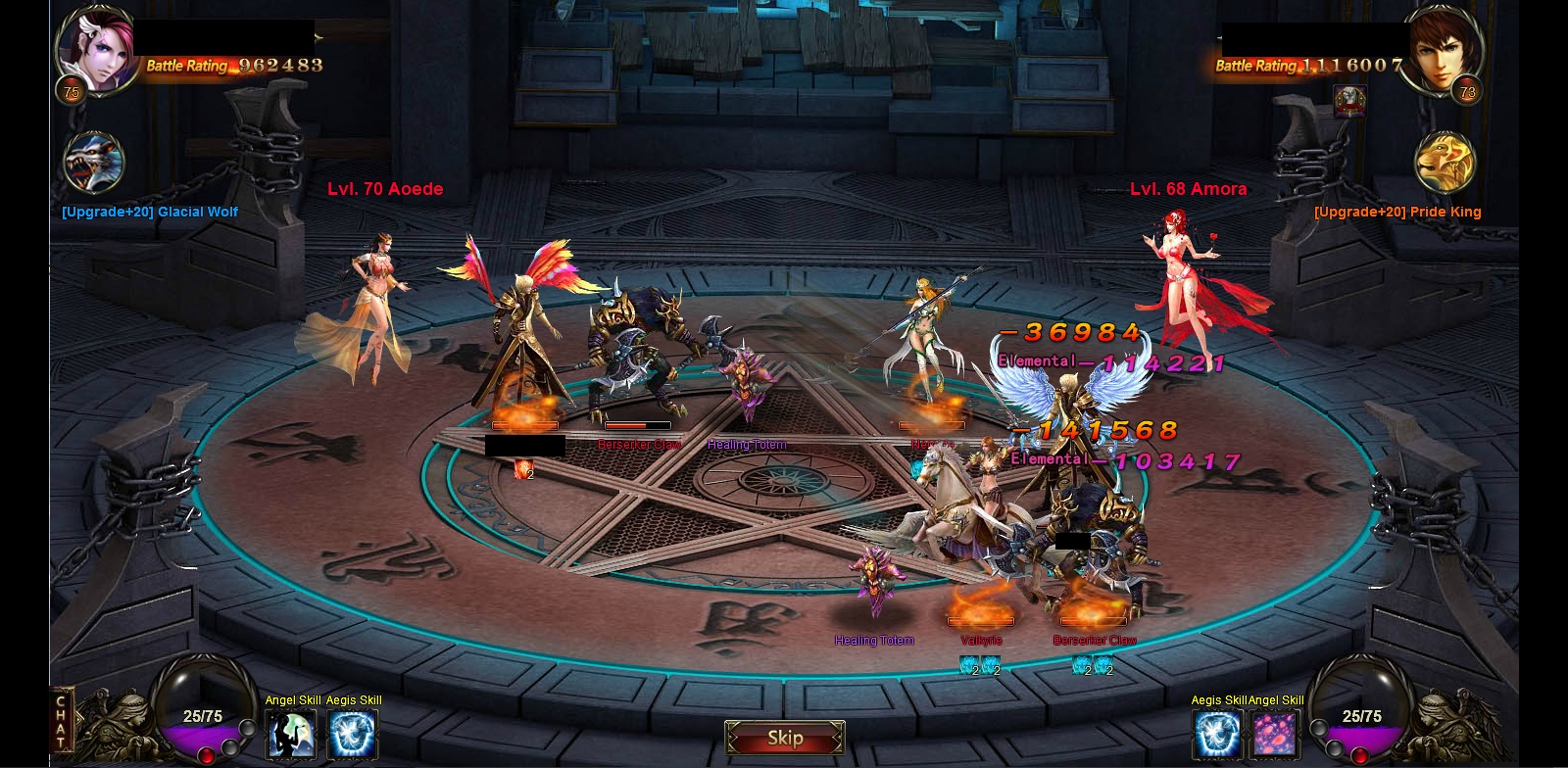Image resolution: width=1568 pixels, height=768 pixels.
Task: Select the Glacial Wolf mount icon
Action: (93, 163)
